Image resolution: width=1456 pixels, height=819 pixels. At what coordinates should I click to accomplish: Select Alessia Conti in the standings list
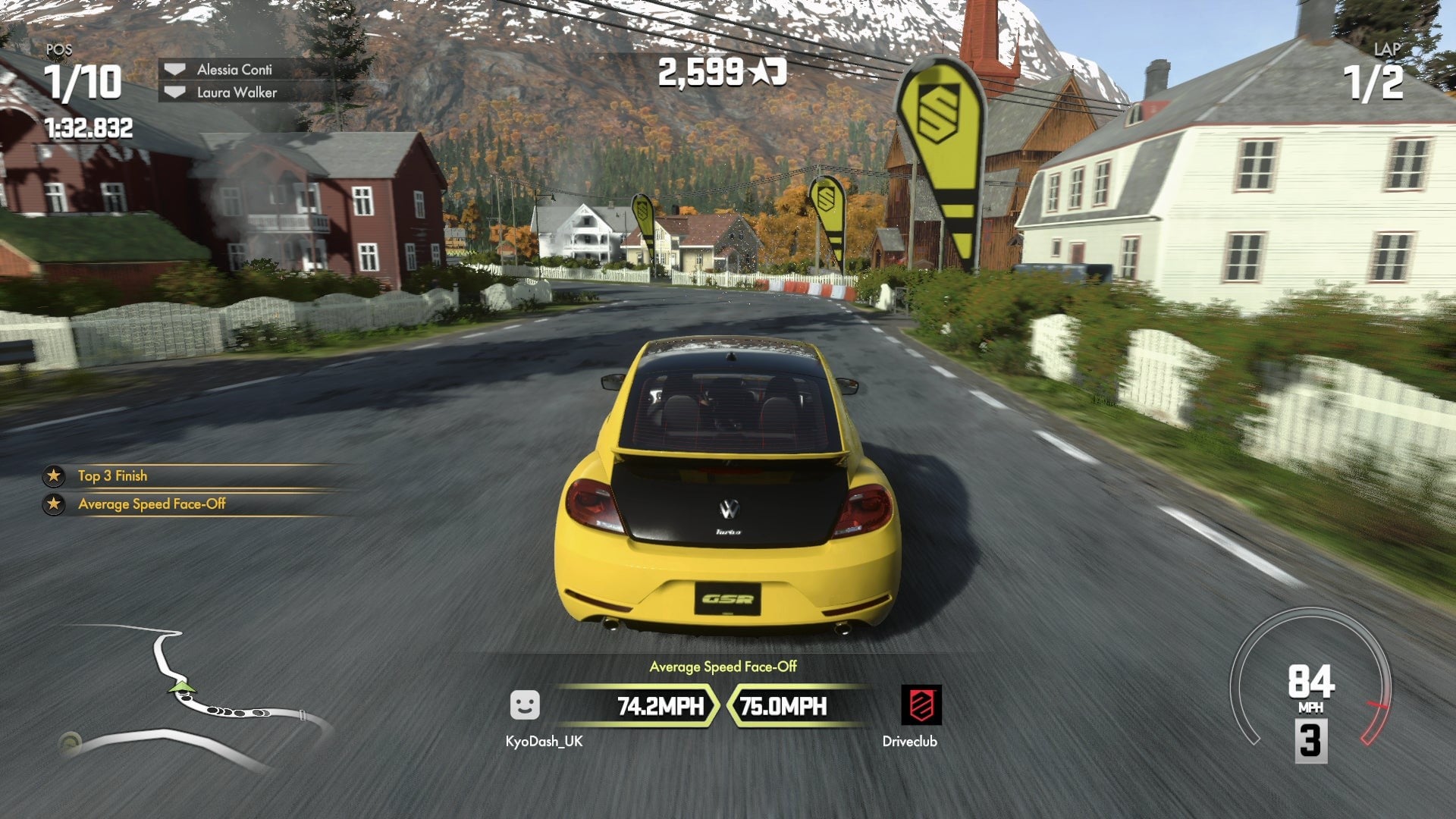pos(234,70)
